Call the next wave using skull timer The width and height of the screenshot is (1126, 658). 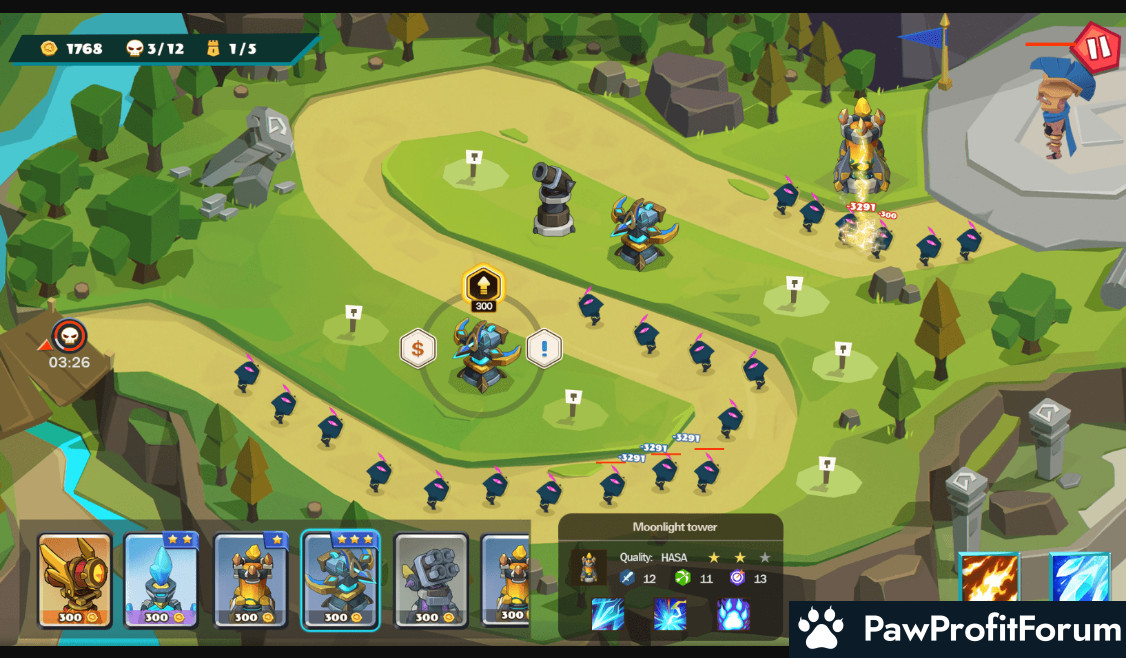[68, 336]
